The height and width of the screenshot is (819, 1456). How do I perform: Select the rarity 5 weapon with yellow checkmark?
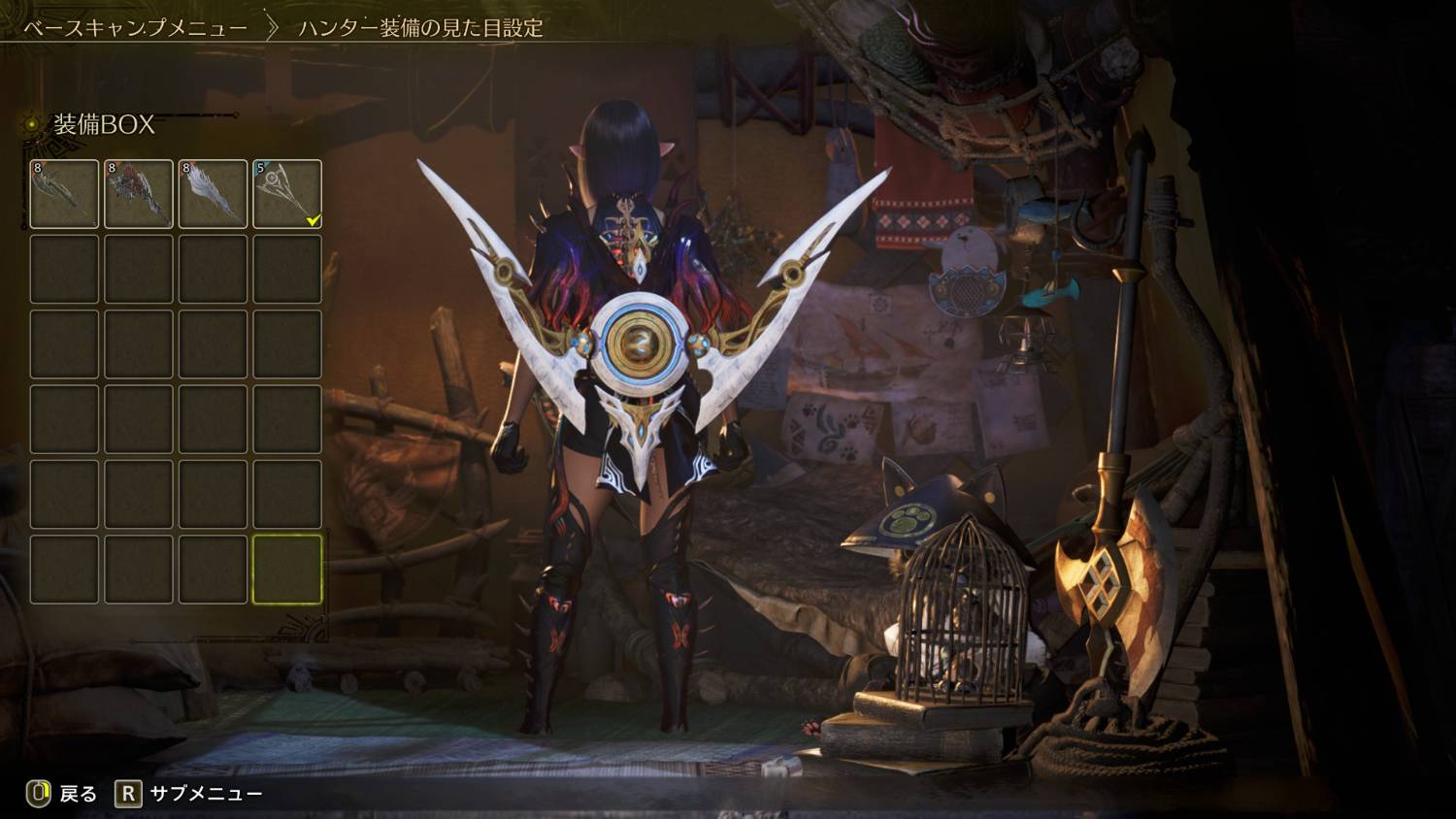pos(287,194)
